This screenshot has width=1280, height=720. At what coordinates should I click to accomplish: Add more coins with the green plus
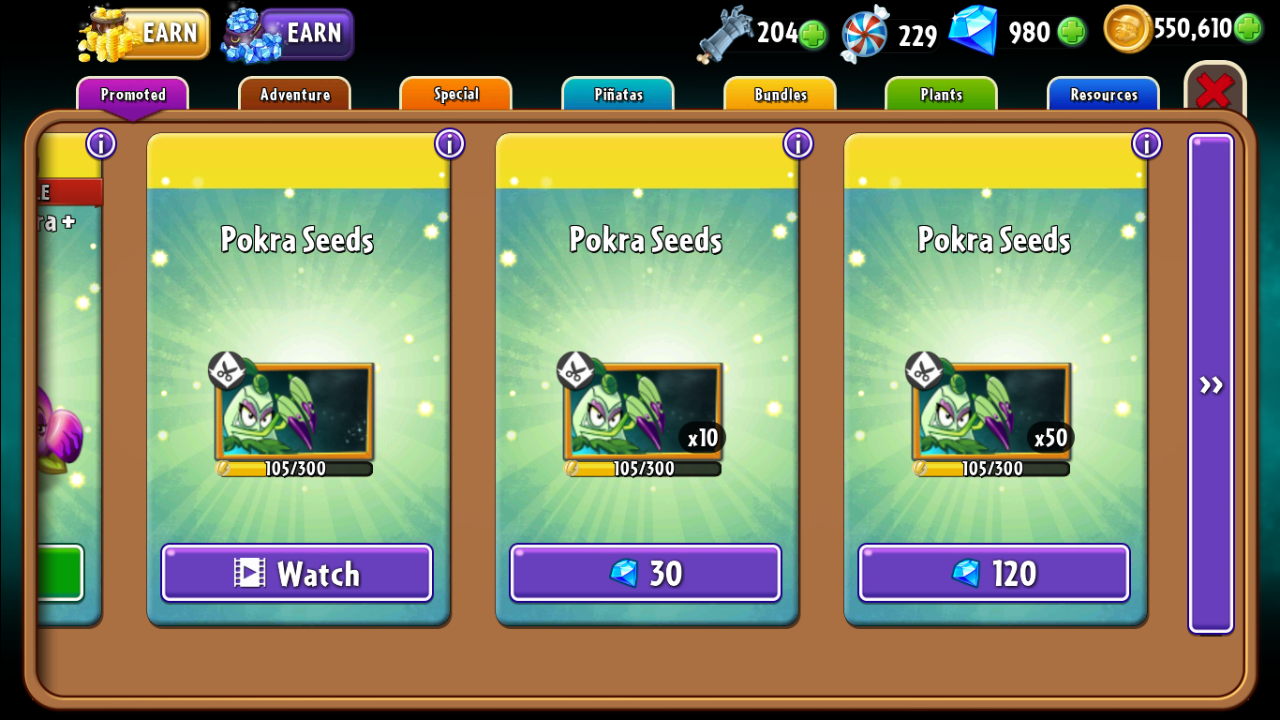pos(1247,28)
